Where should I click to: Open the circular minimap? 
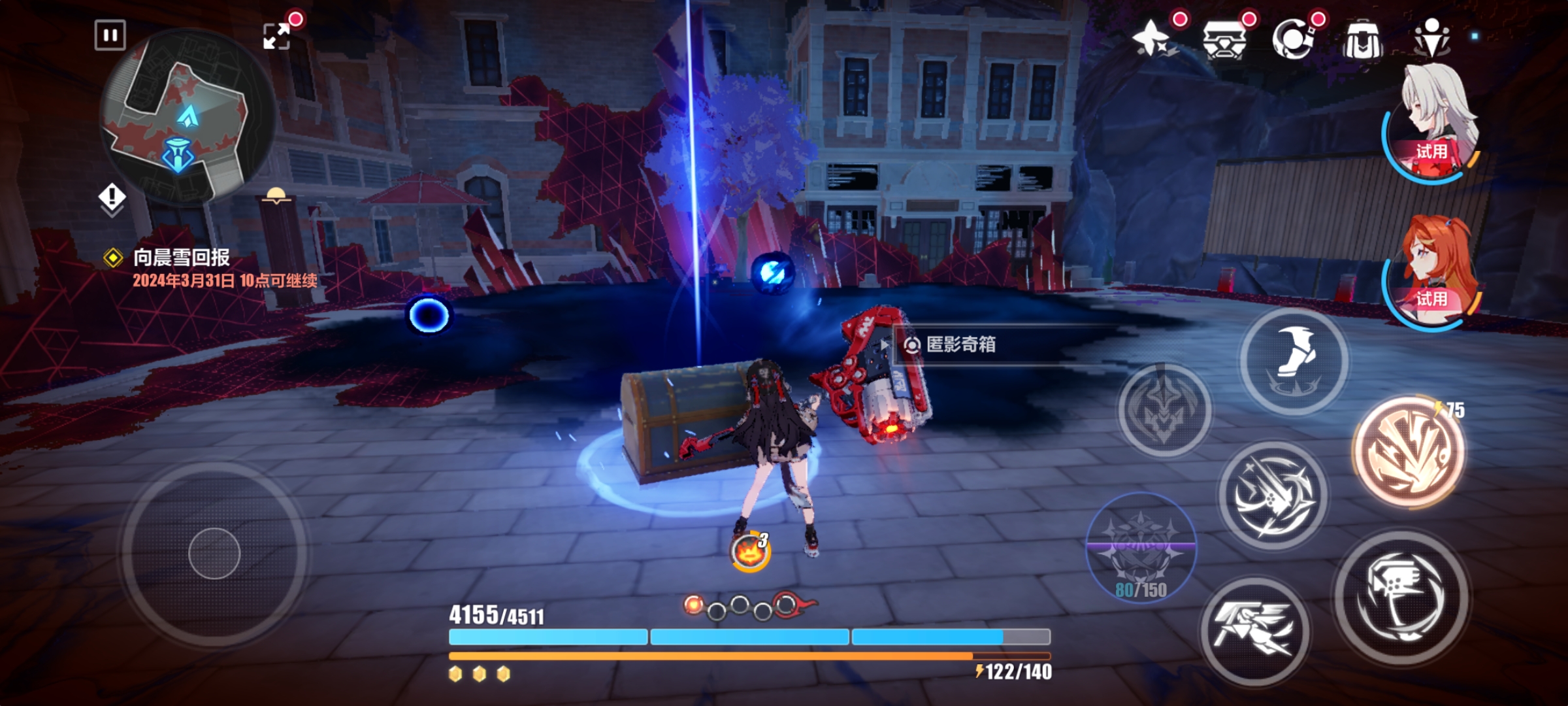[x=187, y=118]
